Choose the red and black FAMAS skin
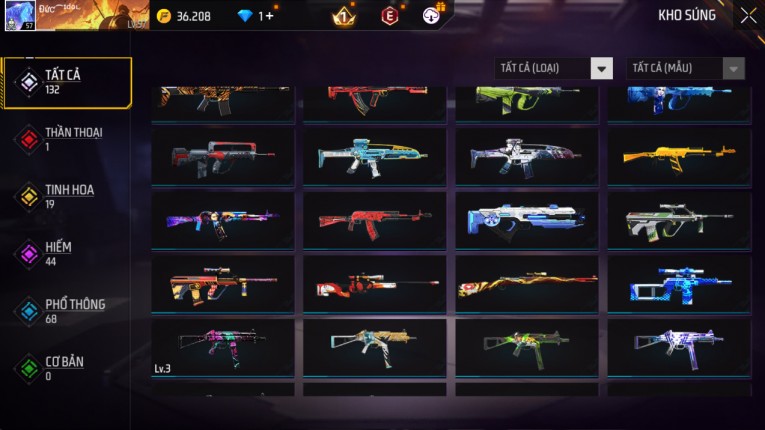765x430 pixels. click(223, 155)
